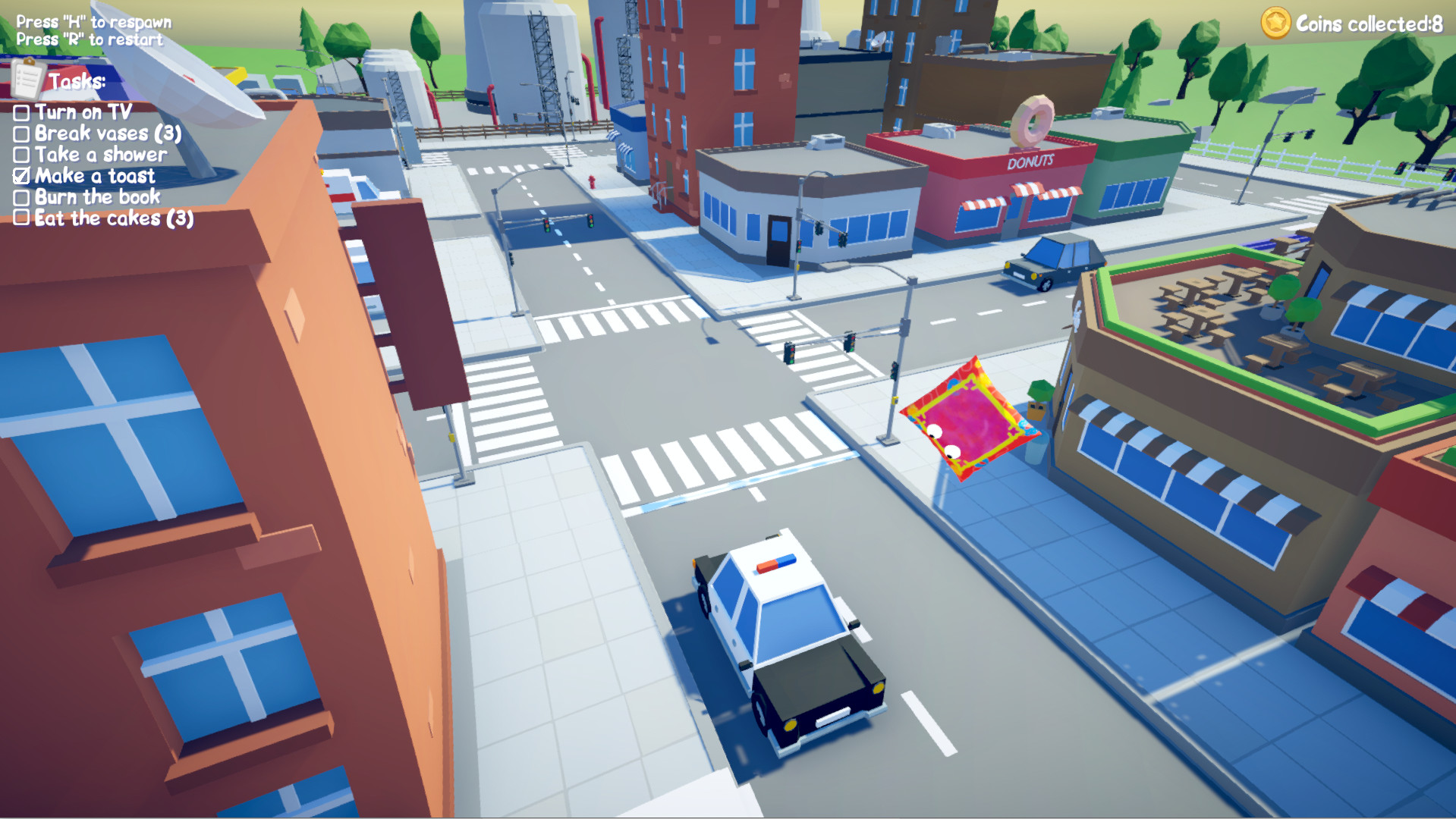Image resolution: width=1456 pixels, height=819 pixels.
Task: Check the Burn the book task
Action: pyautogui.click(x=20, y=196)
